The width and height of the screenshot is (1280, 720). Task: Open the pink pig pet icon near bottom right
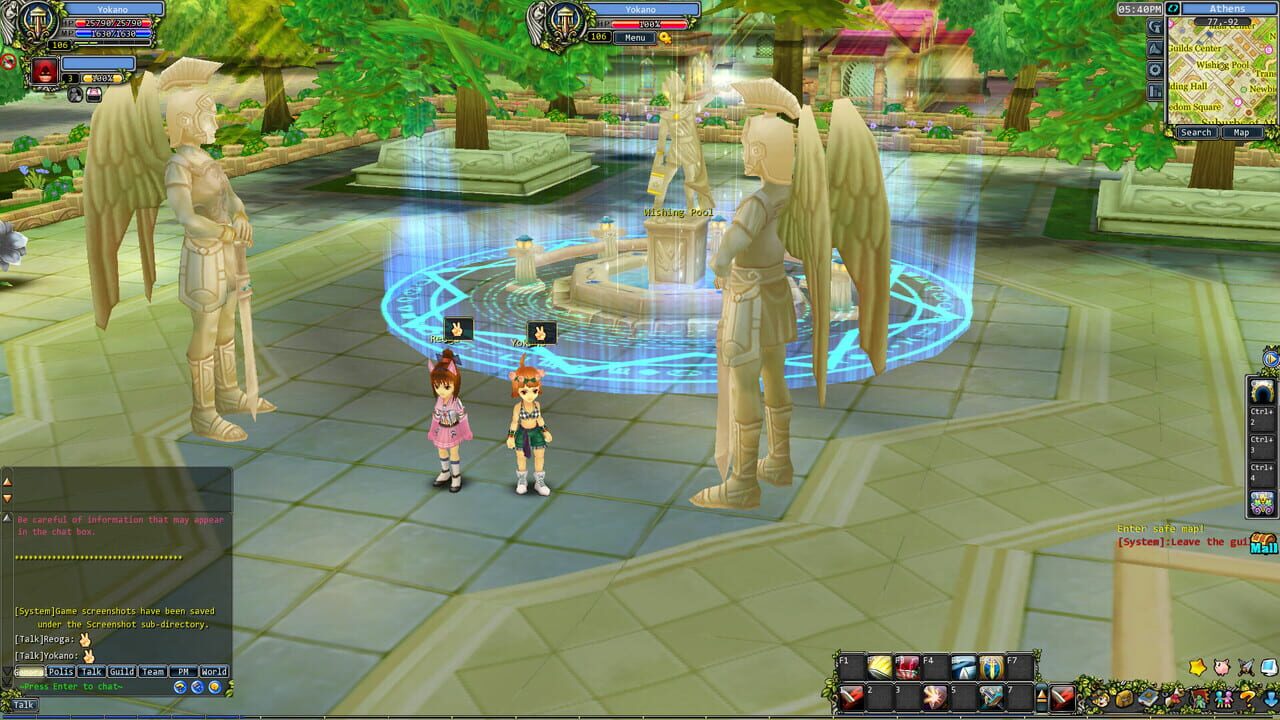coord(1220,667)
